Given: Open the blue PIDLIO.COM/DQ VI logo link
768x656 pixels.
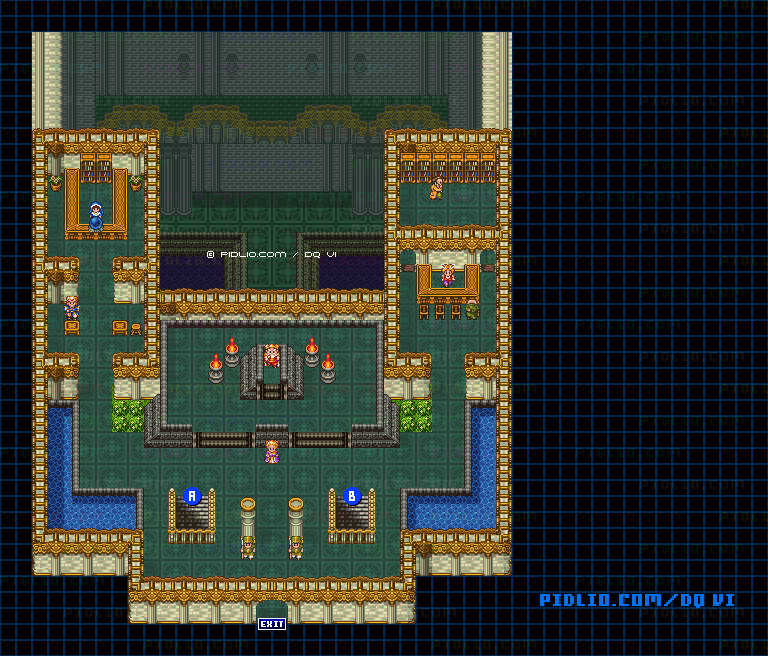Looking at the screenshot, I should click(x=637, y=600).
